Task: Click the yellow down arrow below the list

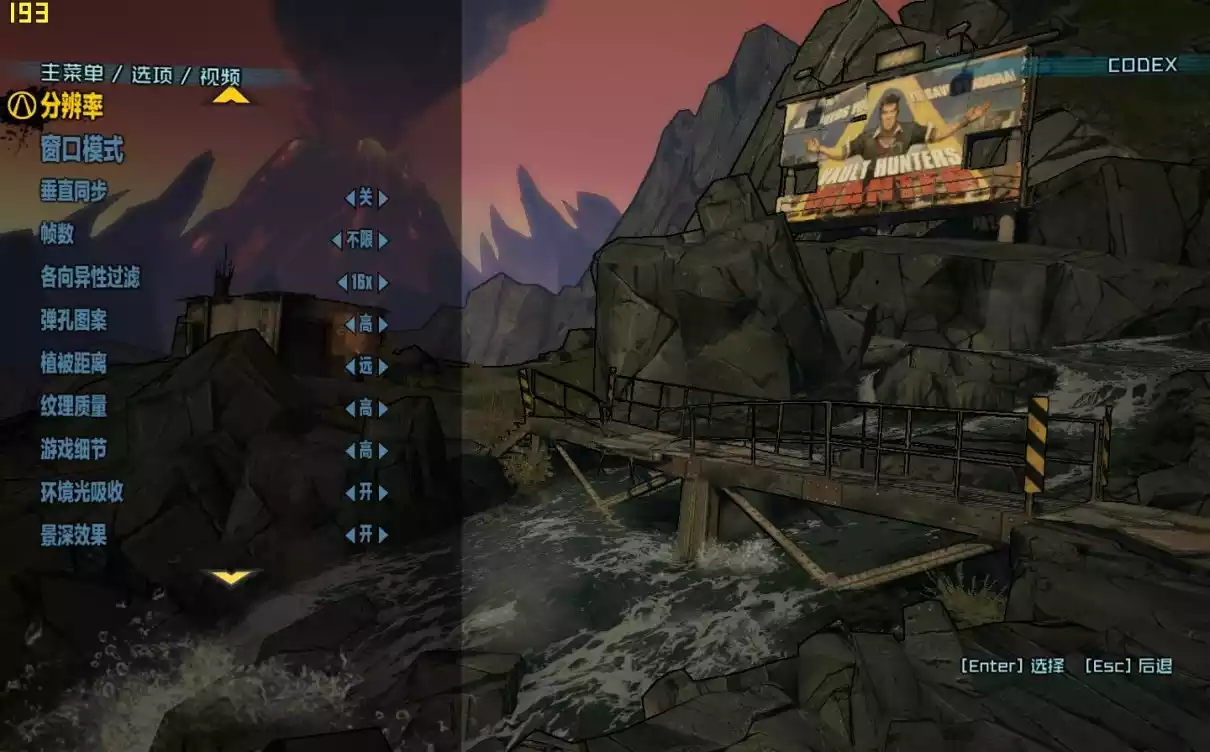Action: [231, 577]
